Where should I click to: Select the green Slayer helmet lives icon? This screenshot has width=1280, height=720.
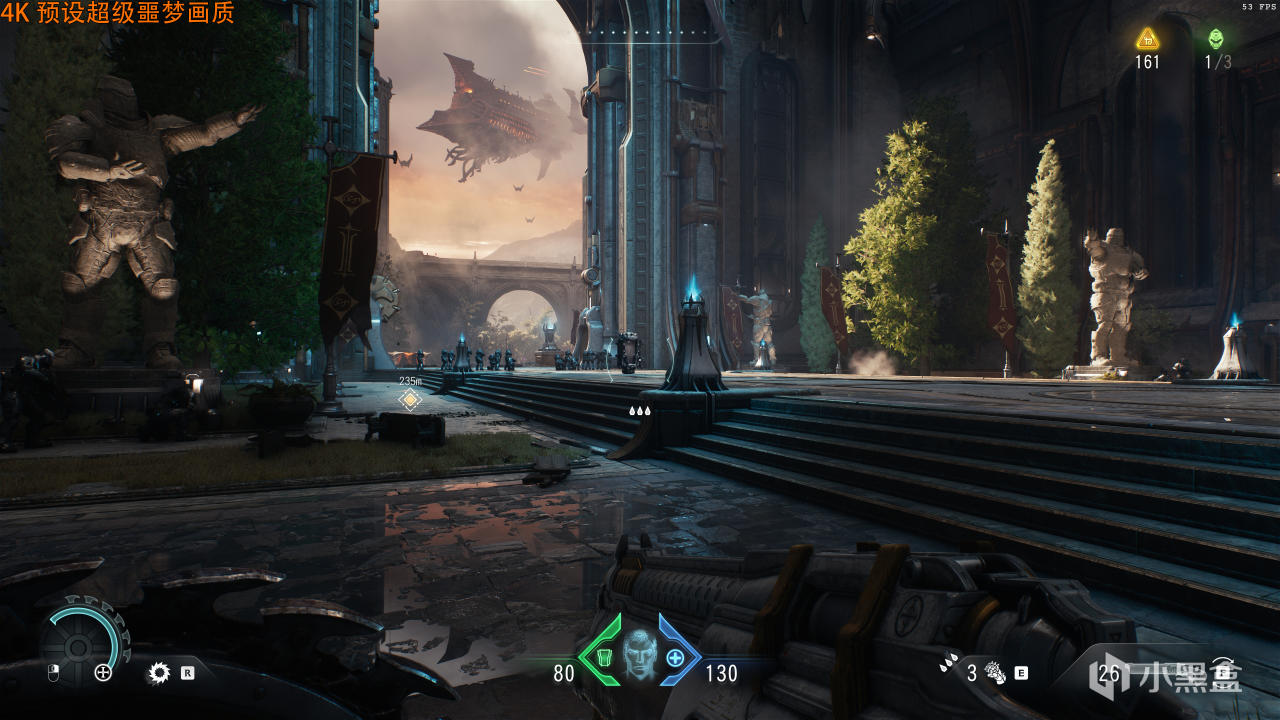click(1216, 39)
